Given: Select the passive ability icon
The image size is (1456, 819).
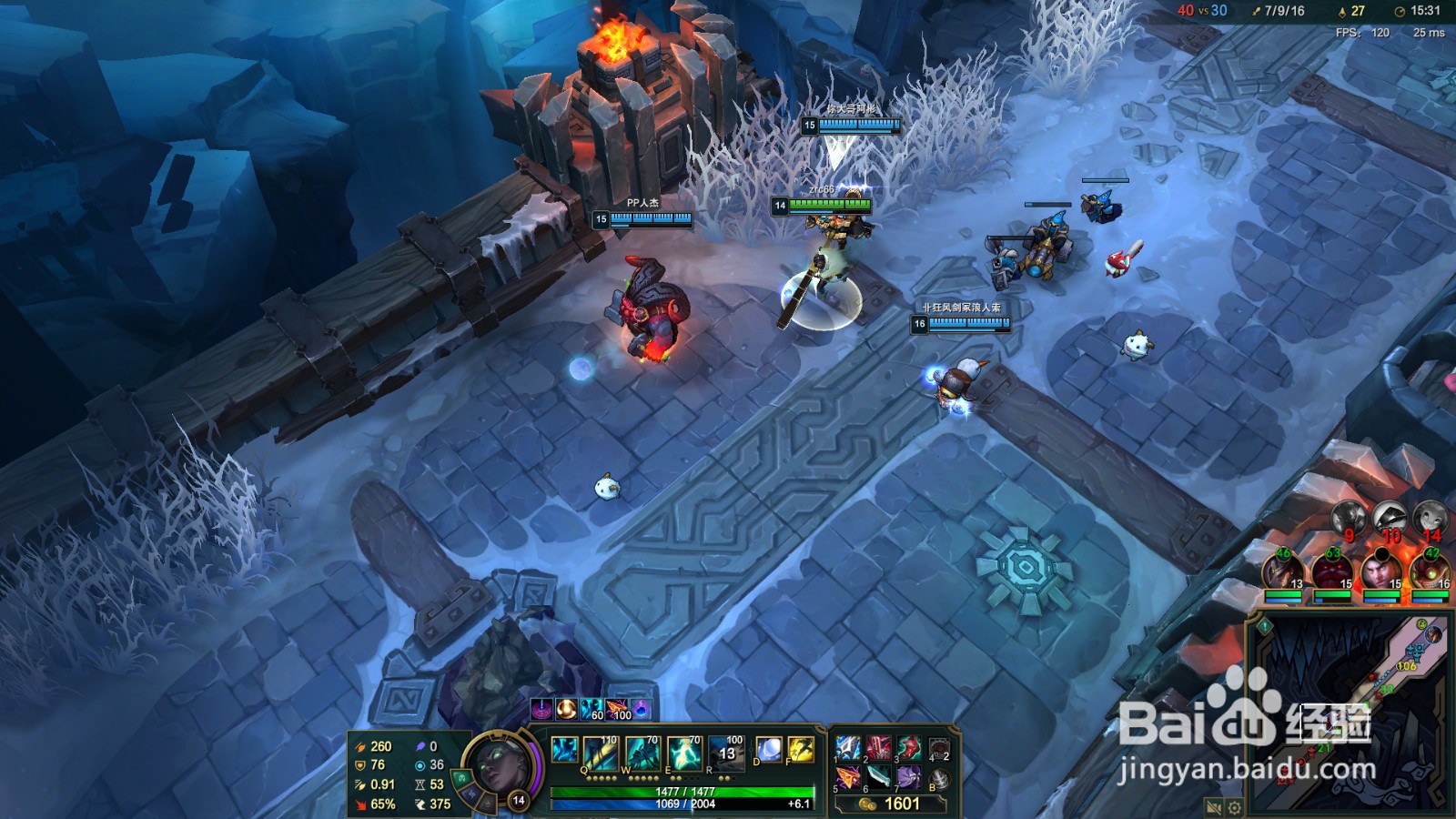Looking at the screenshot, I should [x=564, y=750].
